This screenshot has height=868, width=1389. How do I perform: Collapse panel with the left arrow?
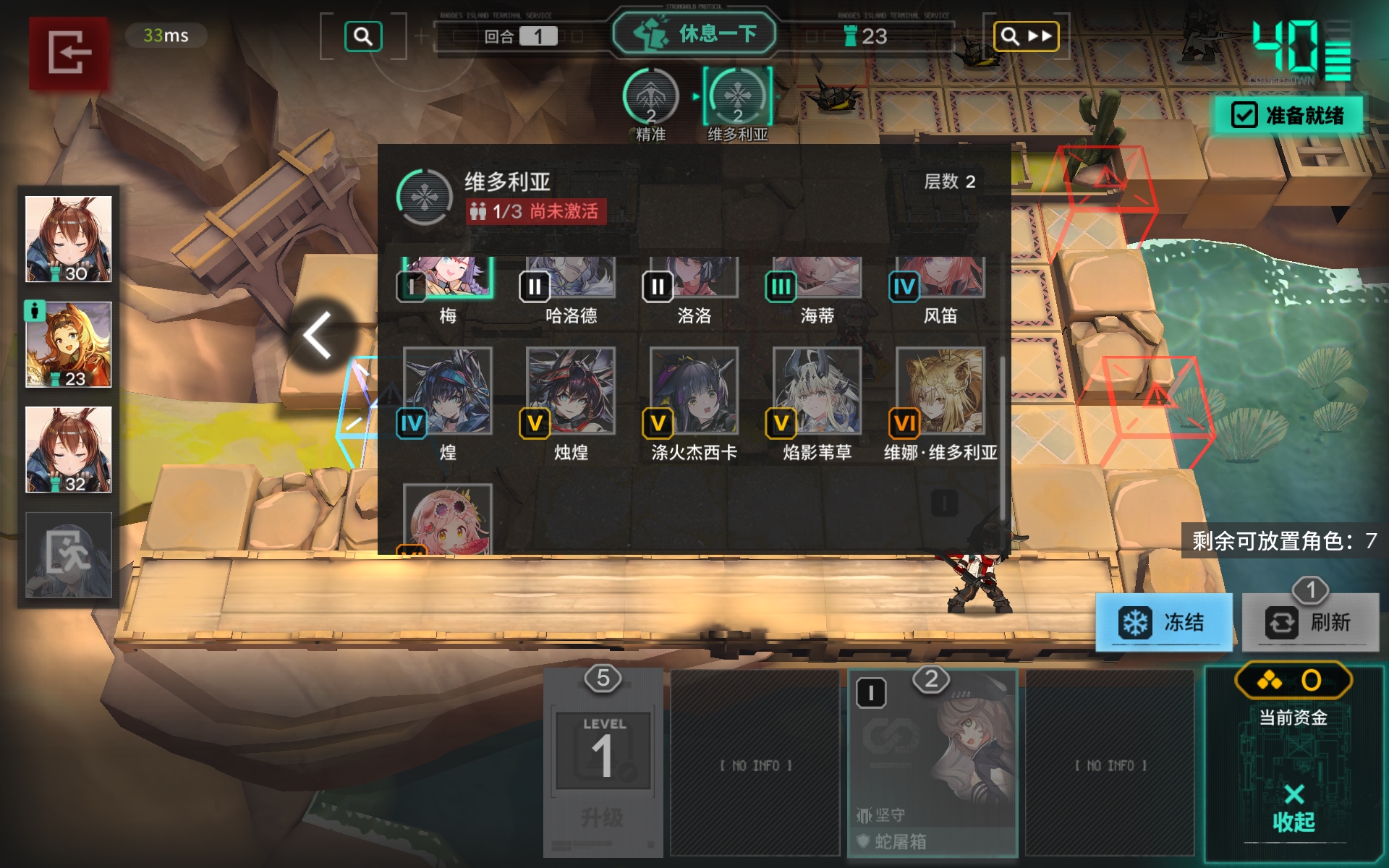tap(318, 335)
